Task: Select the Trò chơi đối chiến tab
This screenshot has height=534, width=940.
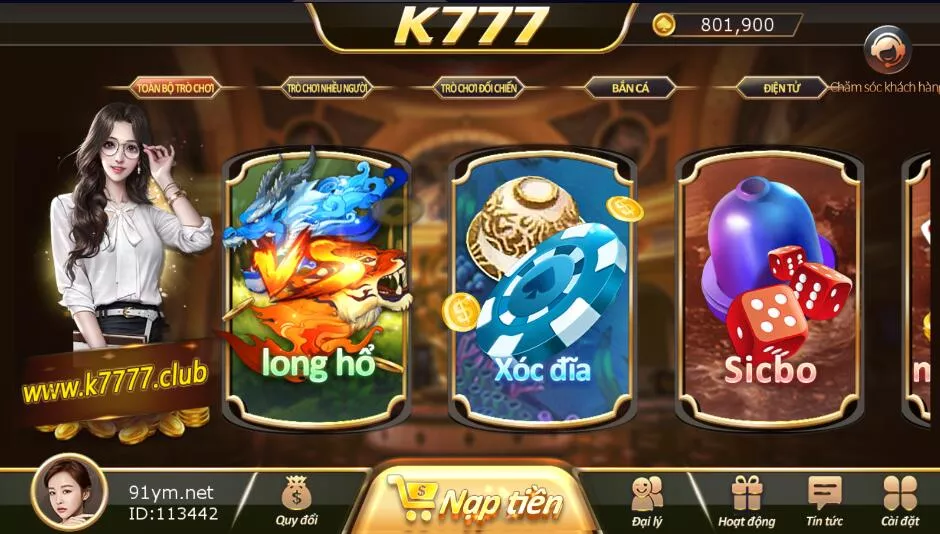Action: coord(479,88)
